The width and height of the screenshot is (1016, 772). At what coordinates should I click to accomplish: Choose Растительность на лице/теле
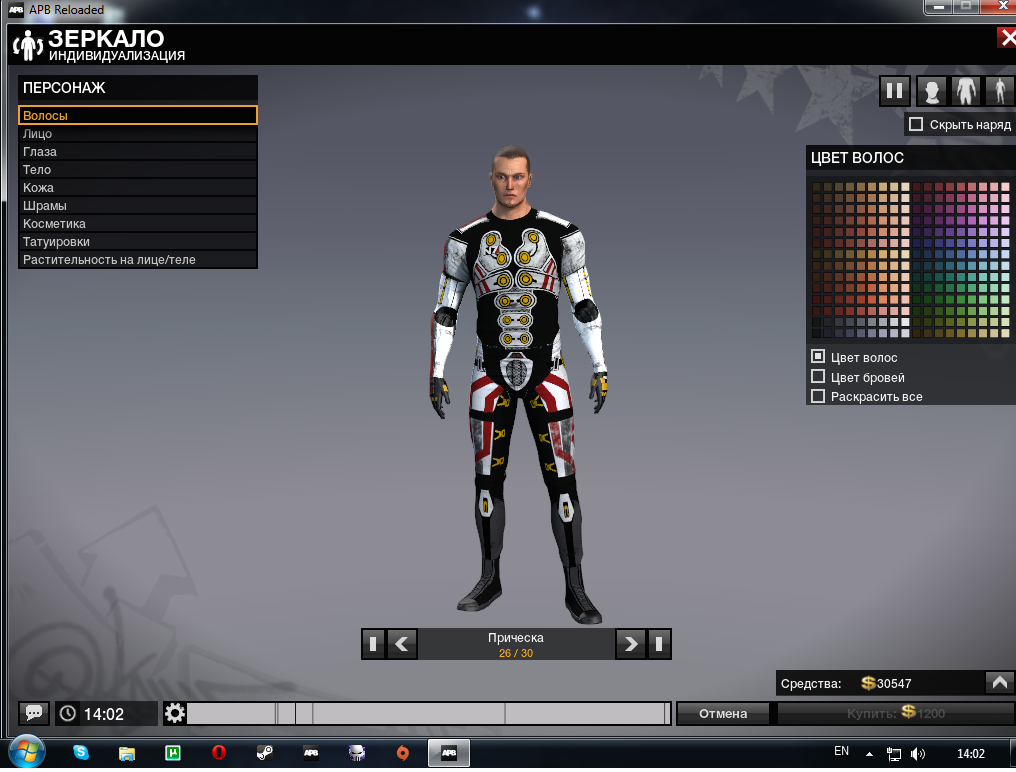coord(138,260)
